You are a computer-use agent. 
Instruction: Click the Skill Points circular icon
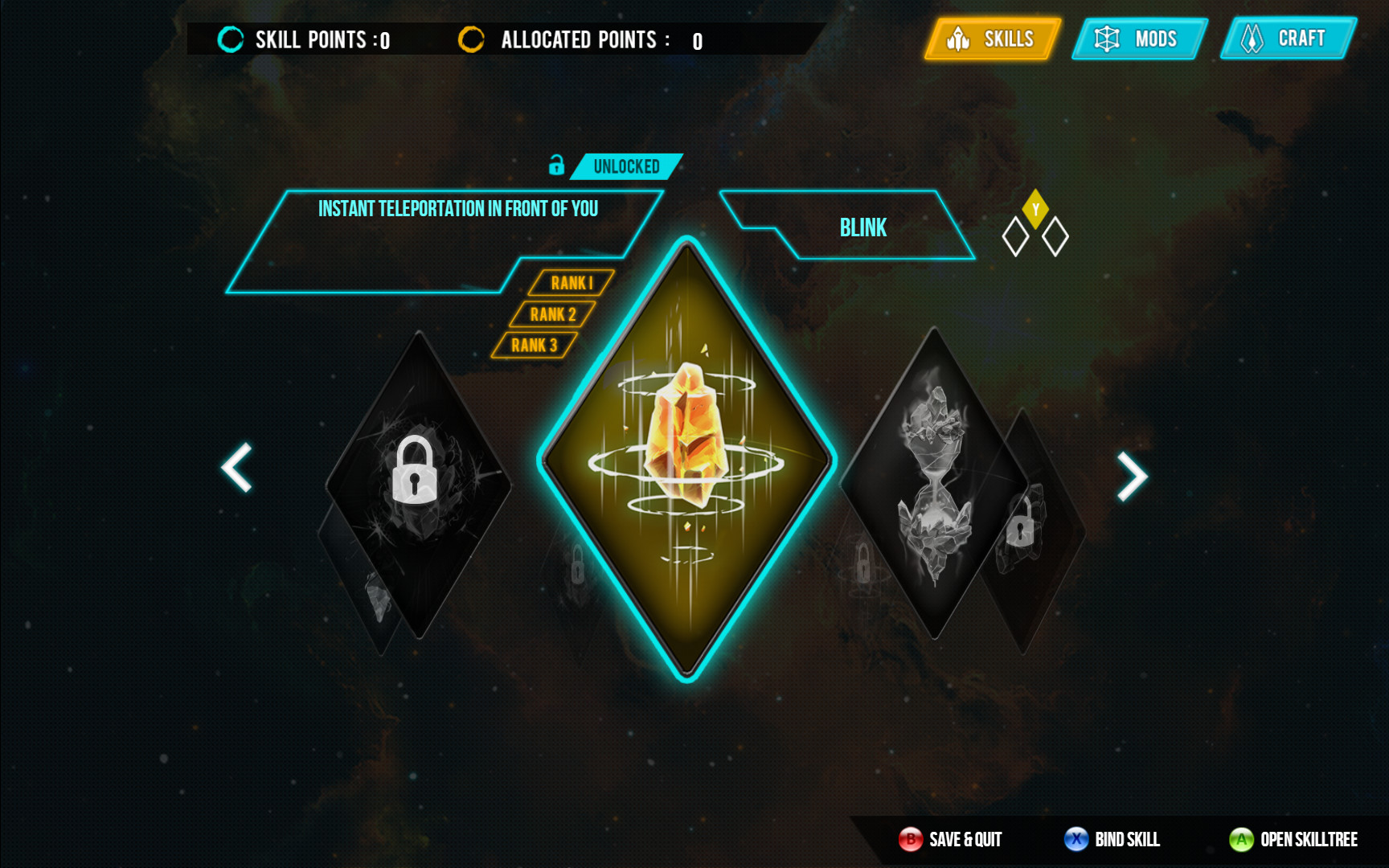(x=231, y=38)
